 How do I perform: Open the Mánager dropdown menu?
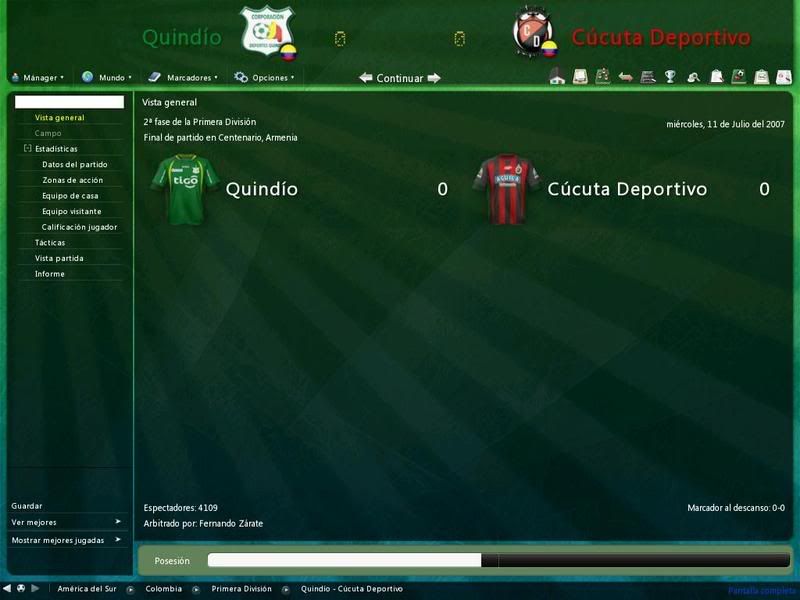pos(37,77)
